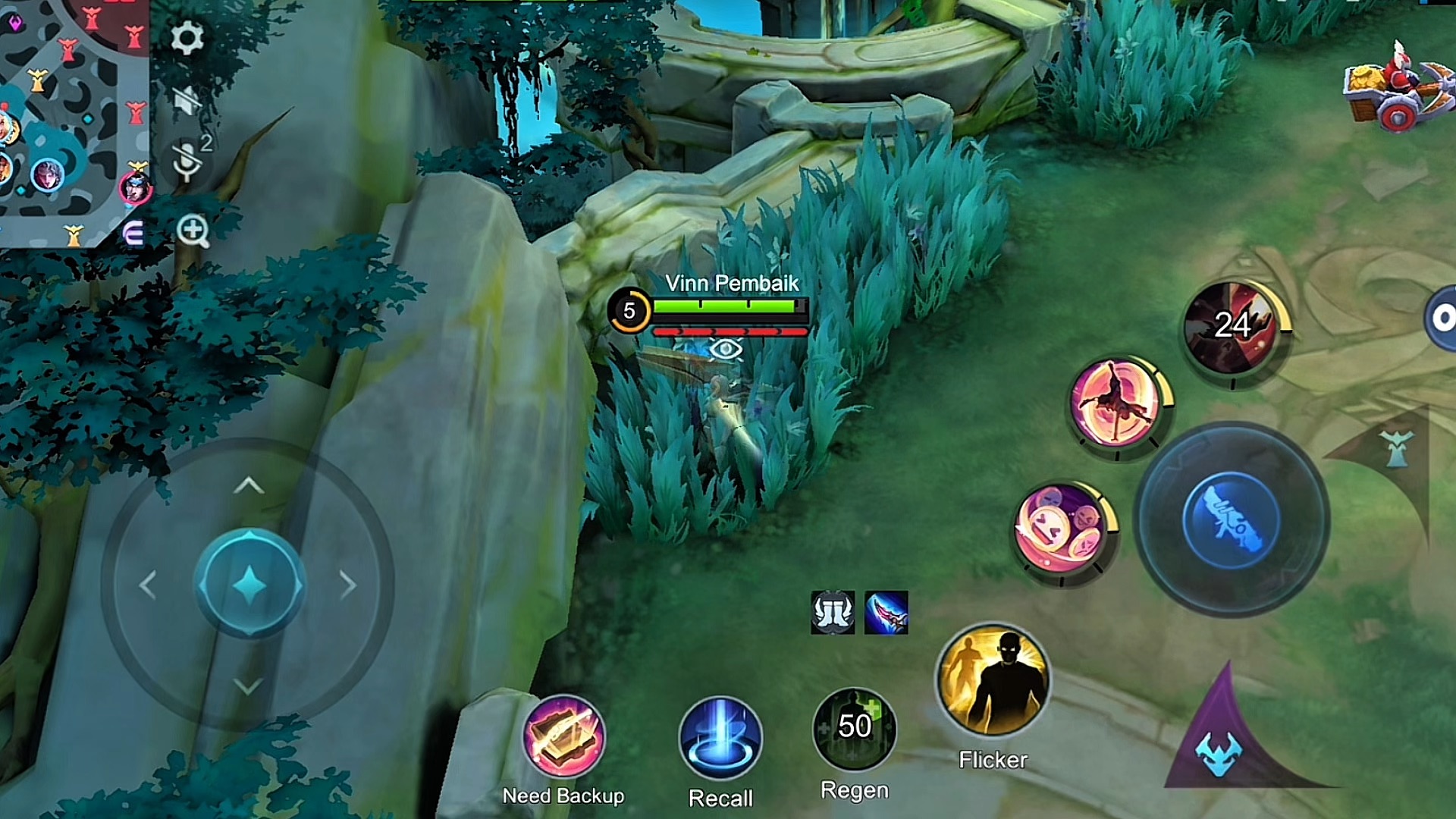Click the attack turret targeting button

[1397, 450]
